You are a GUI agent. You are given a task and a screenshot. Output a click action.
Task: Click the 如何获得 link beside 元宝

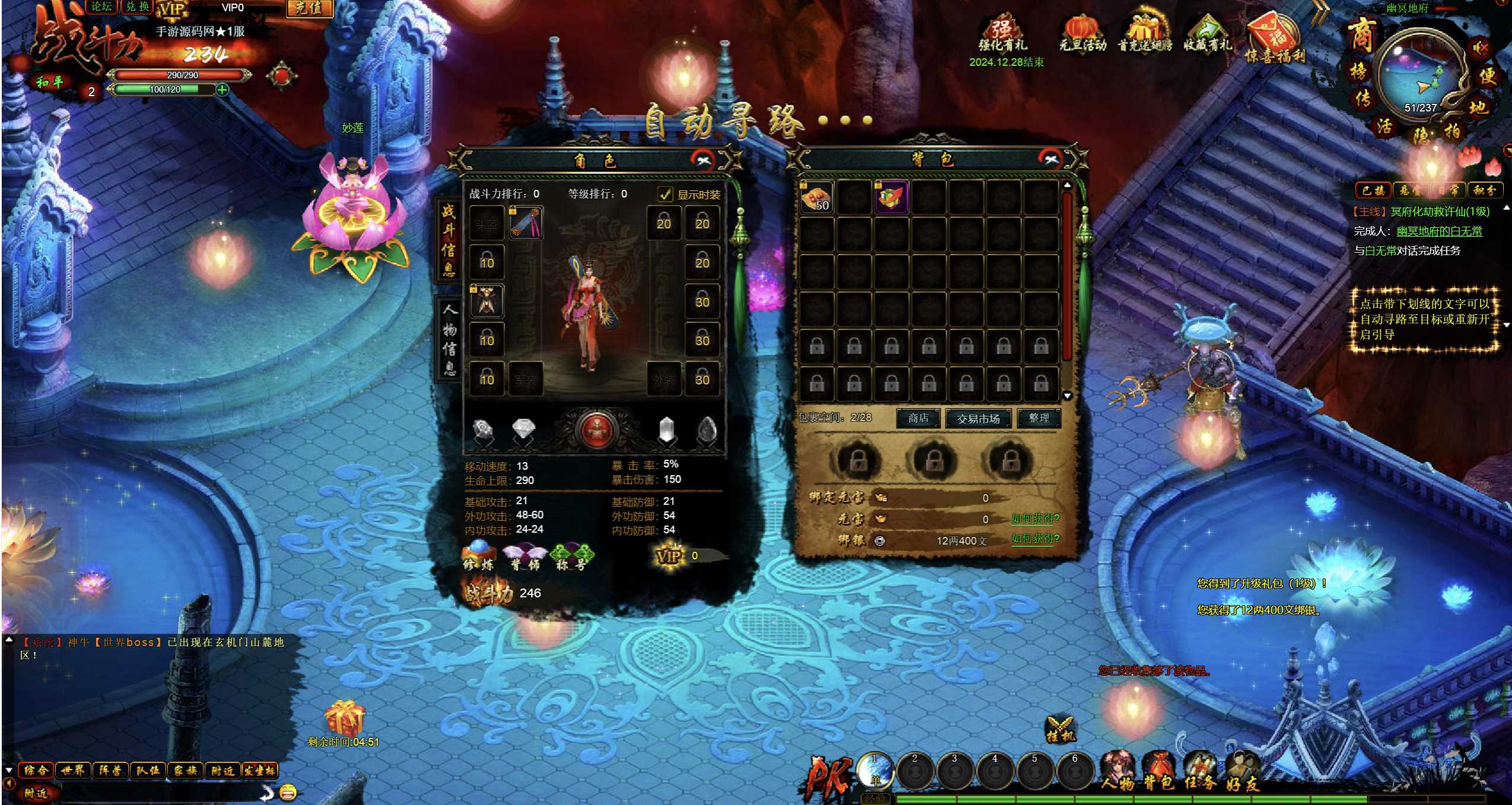(1035, 518)
